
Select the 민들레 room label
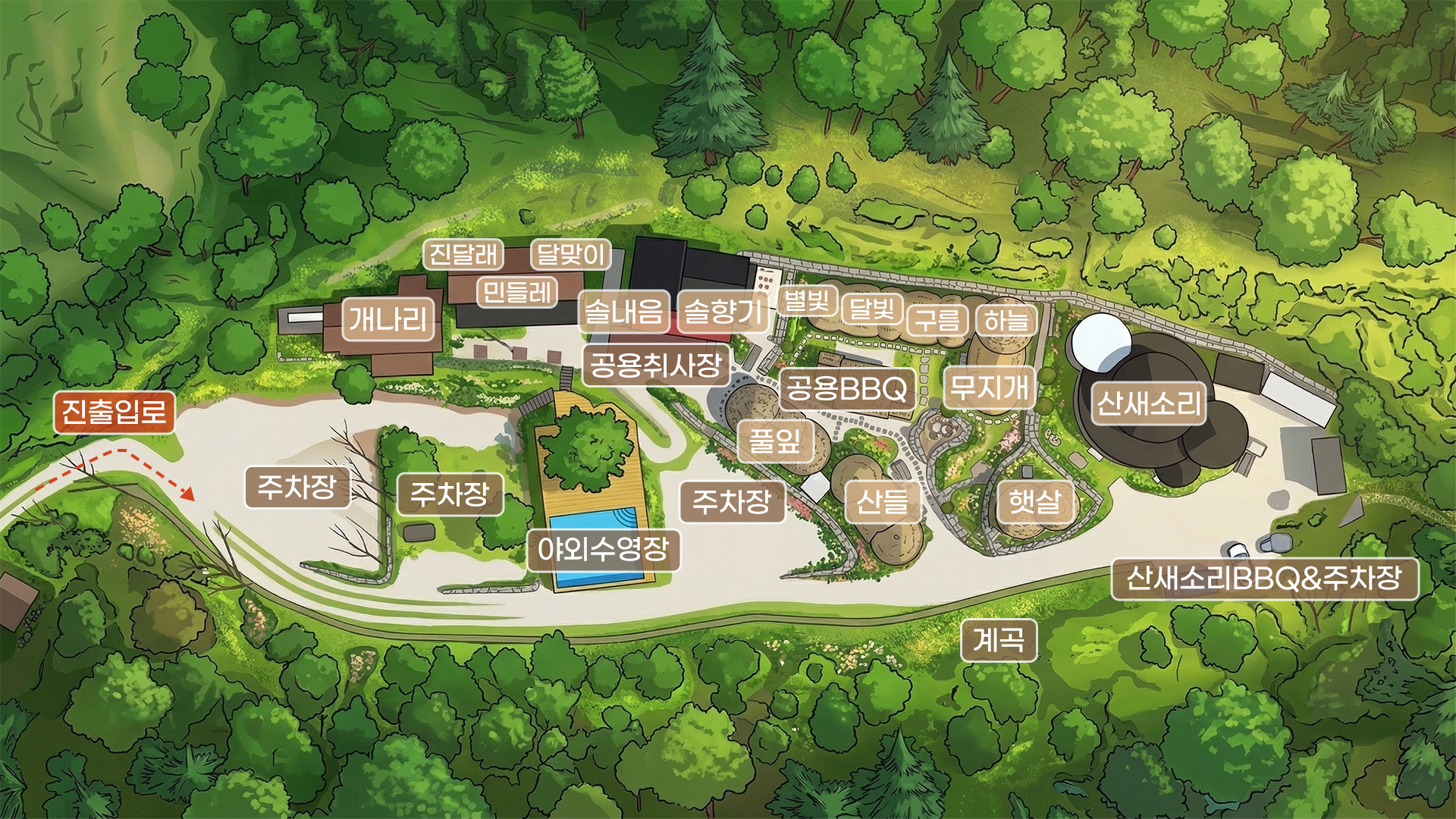517,292
